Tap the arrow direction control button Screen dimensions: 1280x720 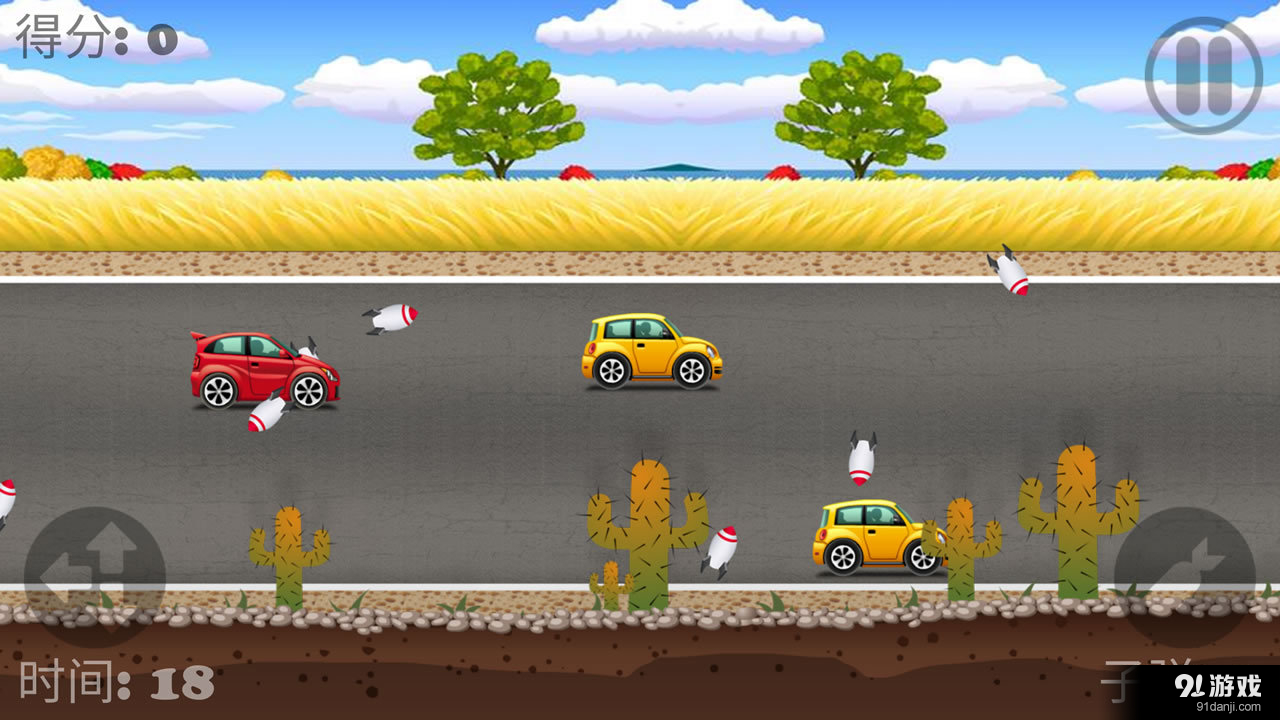[x=95, y=577]
